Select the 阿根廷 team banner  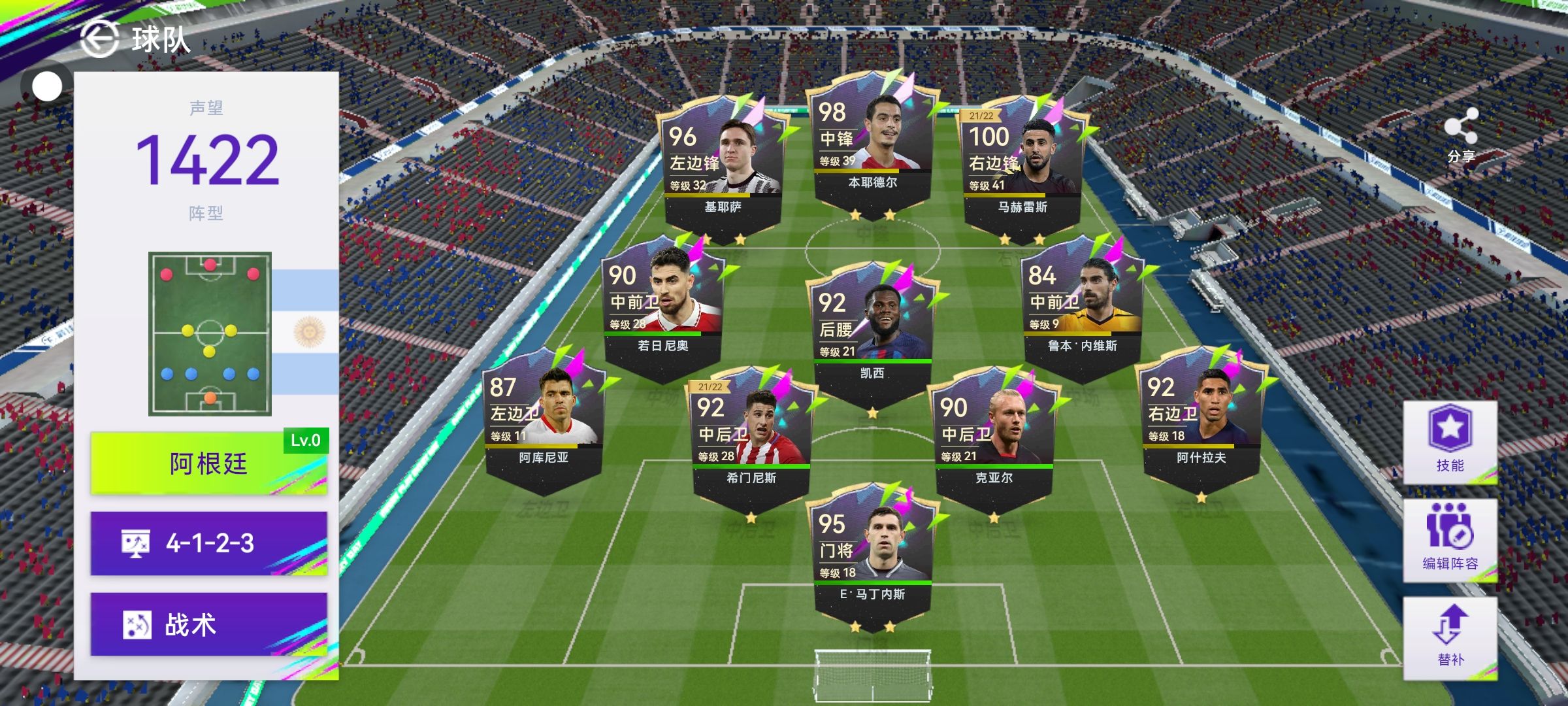pyautogui.click(x=208, y=463)
